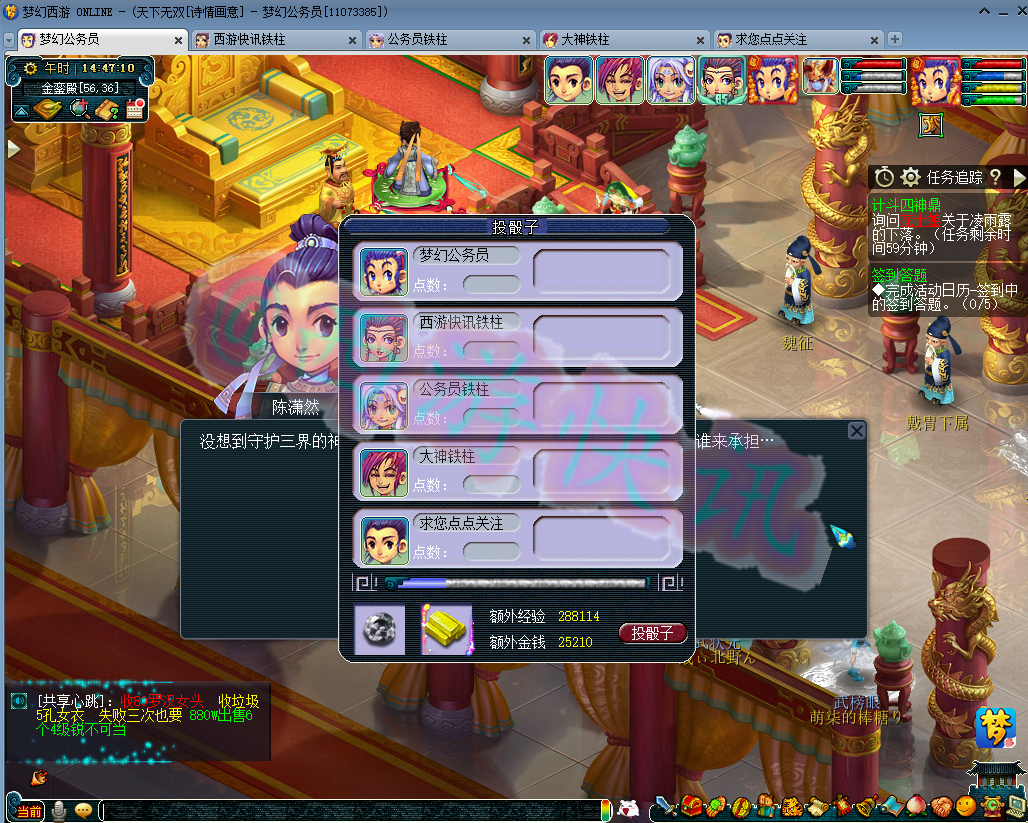
Task: Open the blue 梦 icon above toolbar
Action: 995,728
